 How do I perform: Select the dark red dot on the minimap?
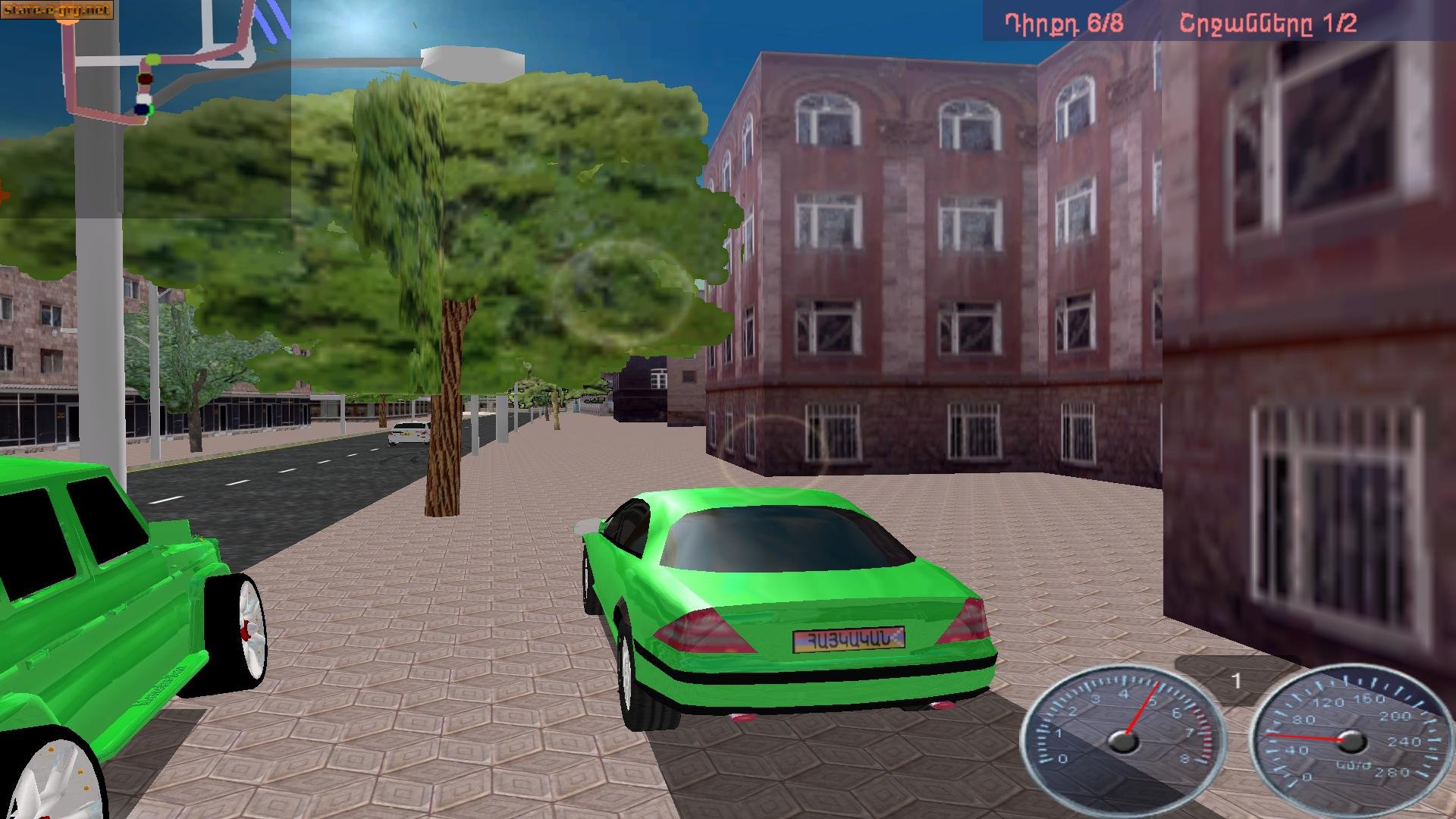coord(146,79)
